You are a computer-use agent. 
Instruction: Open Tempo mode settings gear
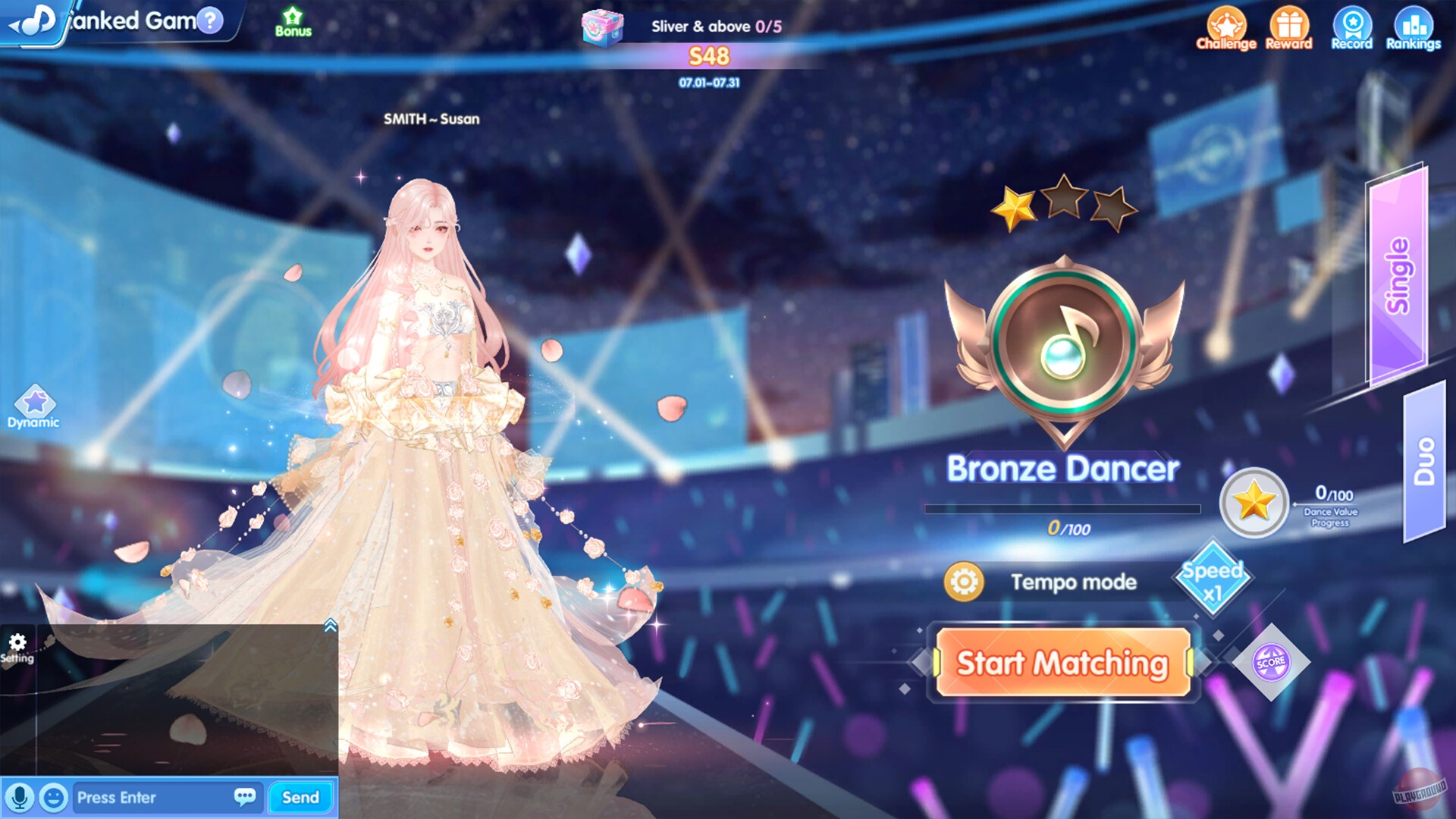tap(965, 582)
